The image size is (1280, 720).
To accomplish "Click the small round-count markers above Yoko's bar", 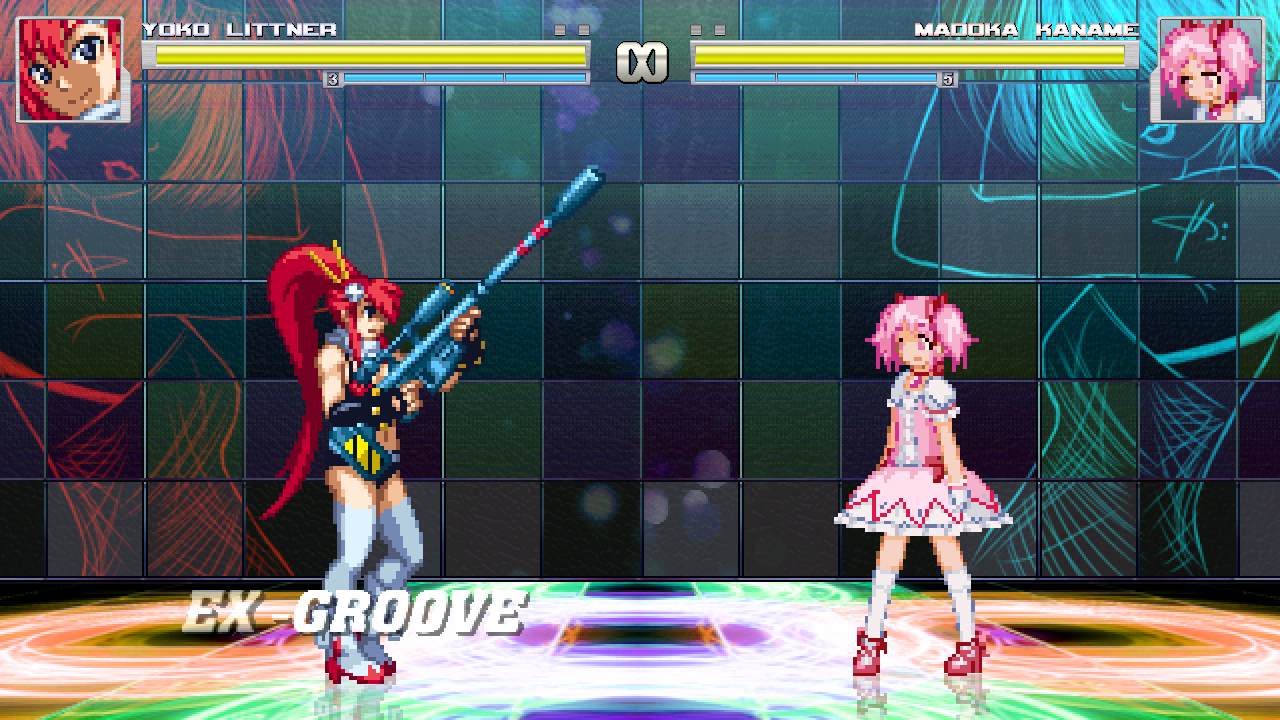I will pyautogui.click(x=573, y=30).
